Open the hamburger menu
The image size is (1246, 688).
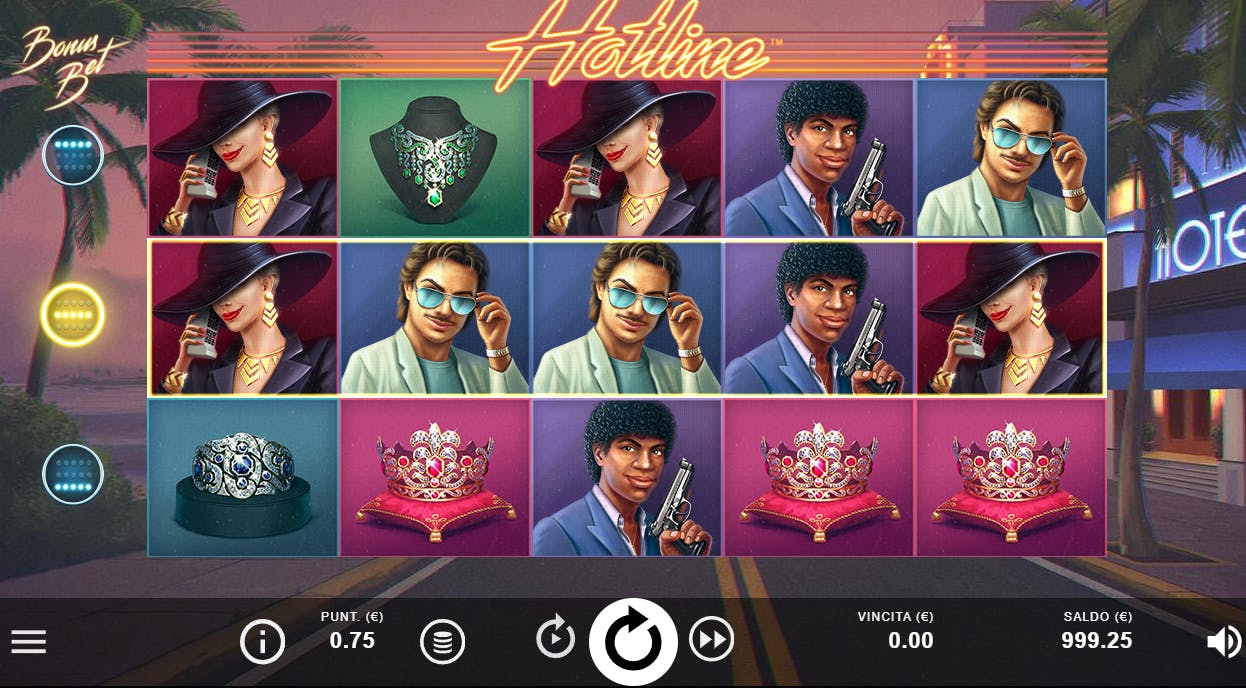[29, 642]
